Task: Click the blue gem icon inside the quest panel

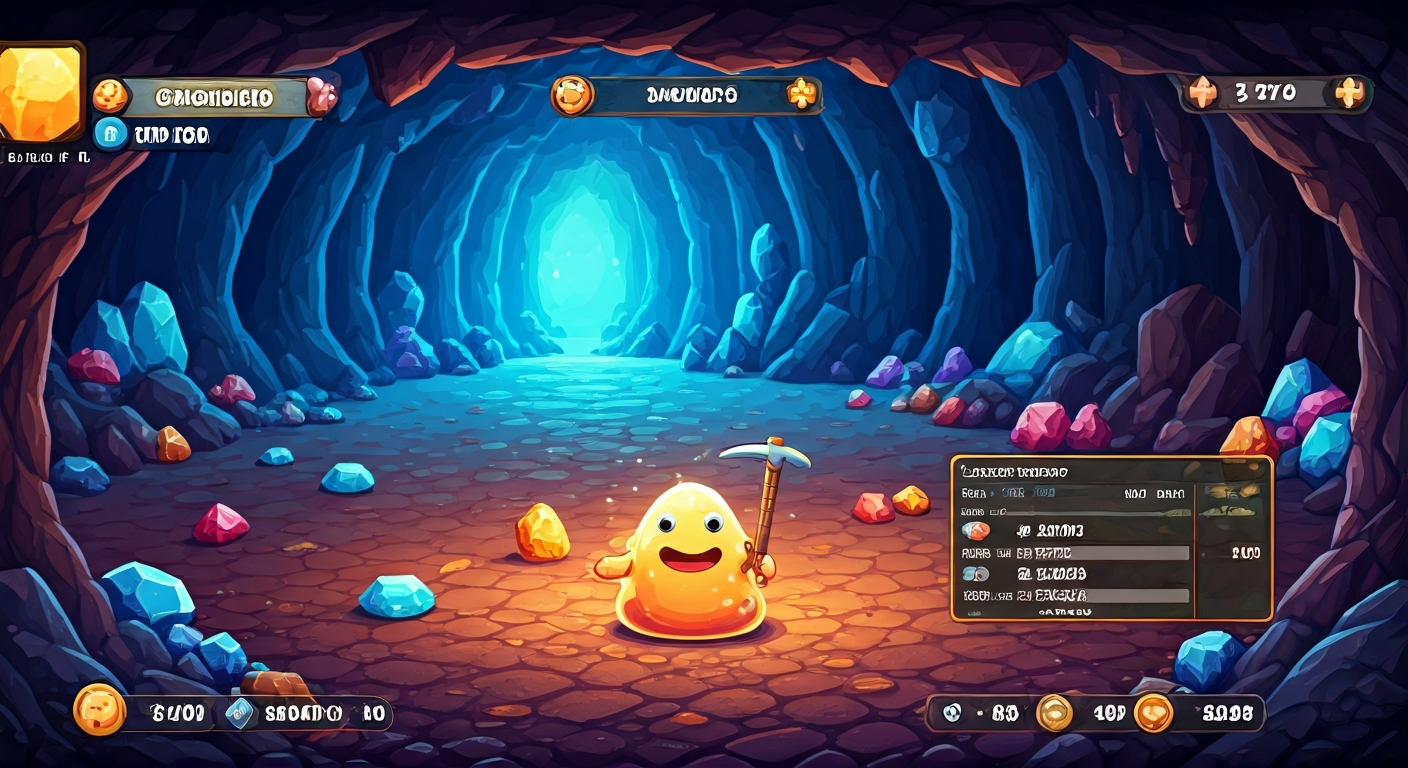Action: 978,573
